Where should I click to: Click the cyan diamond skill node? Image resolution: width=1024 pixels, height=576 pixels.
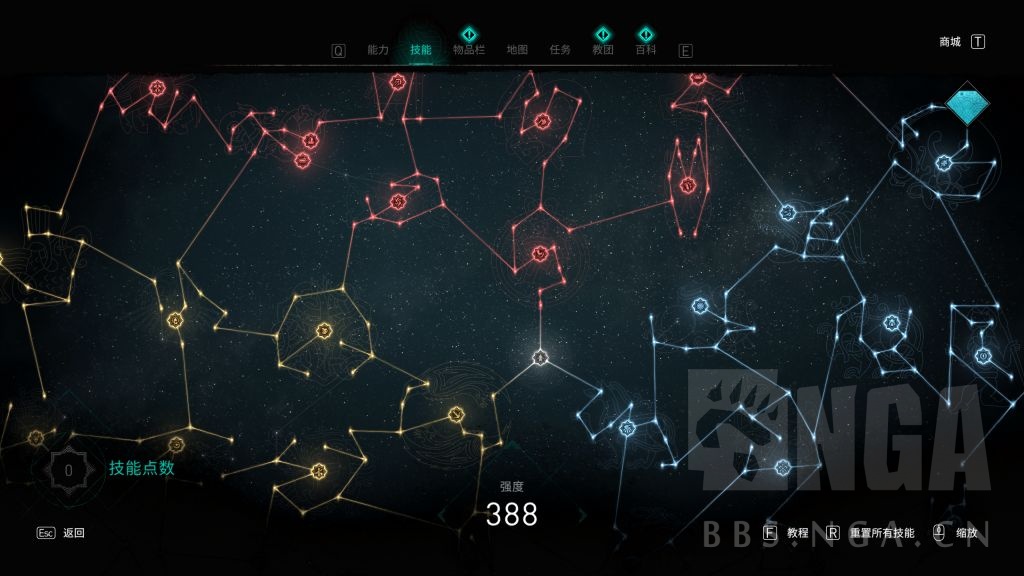coord(967,103)
